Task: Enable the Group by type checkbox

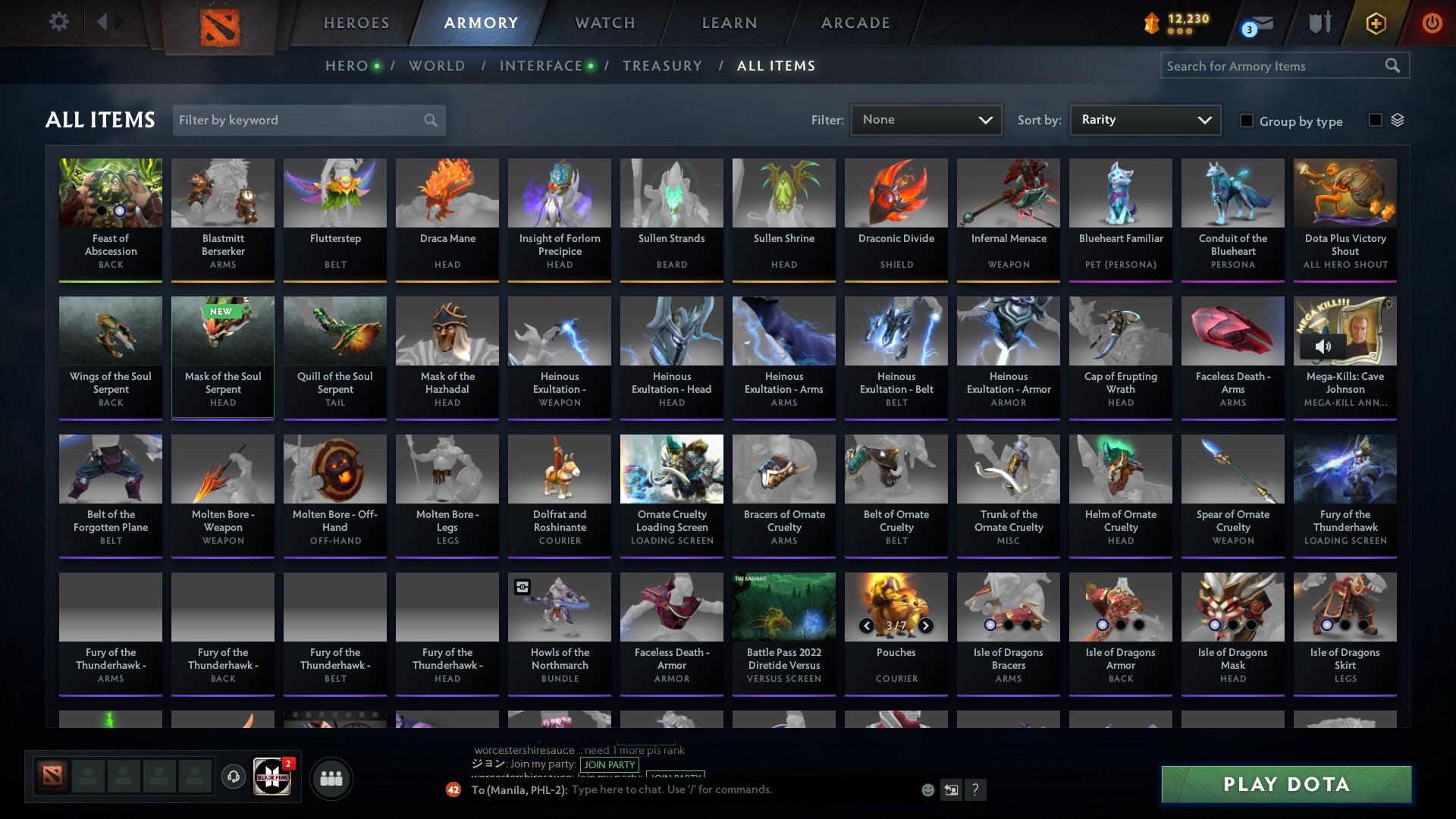Action: tap(1247, 121)
